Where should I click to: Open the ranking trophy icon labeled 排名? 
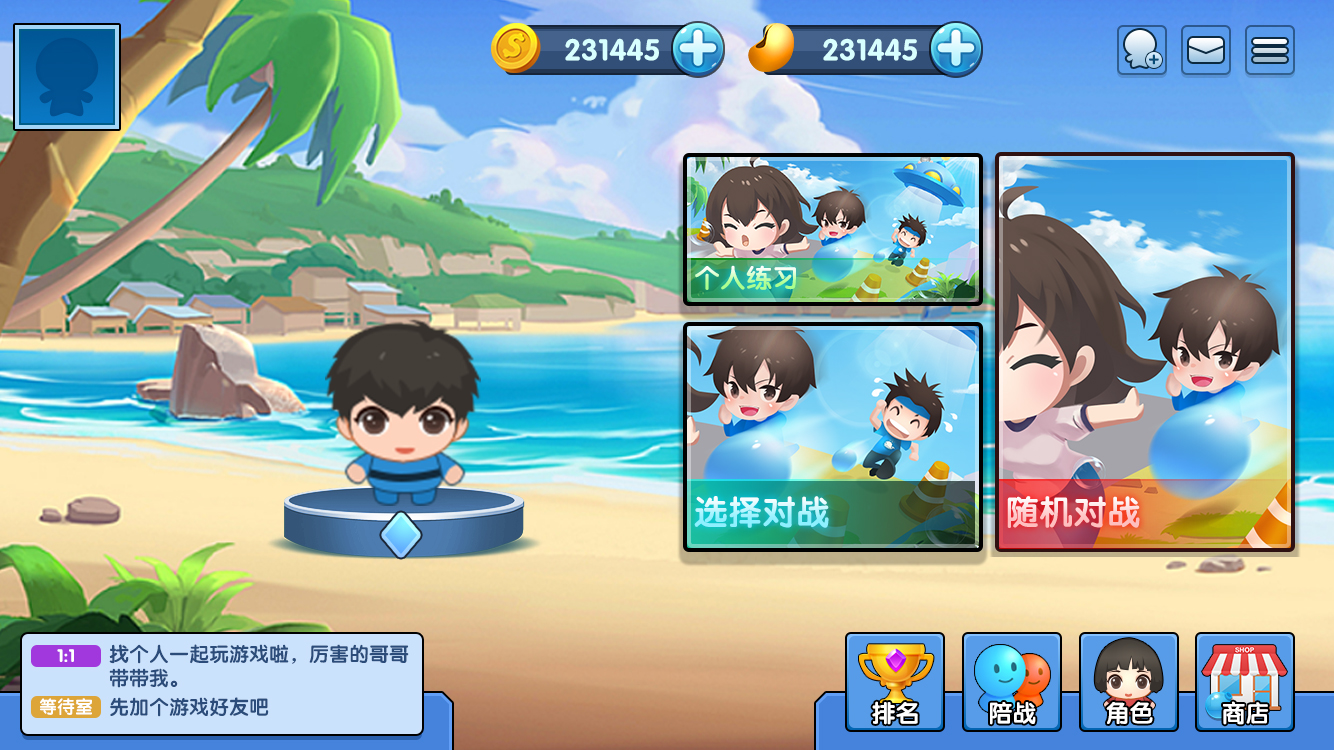[895, 682]
